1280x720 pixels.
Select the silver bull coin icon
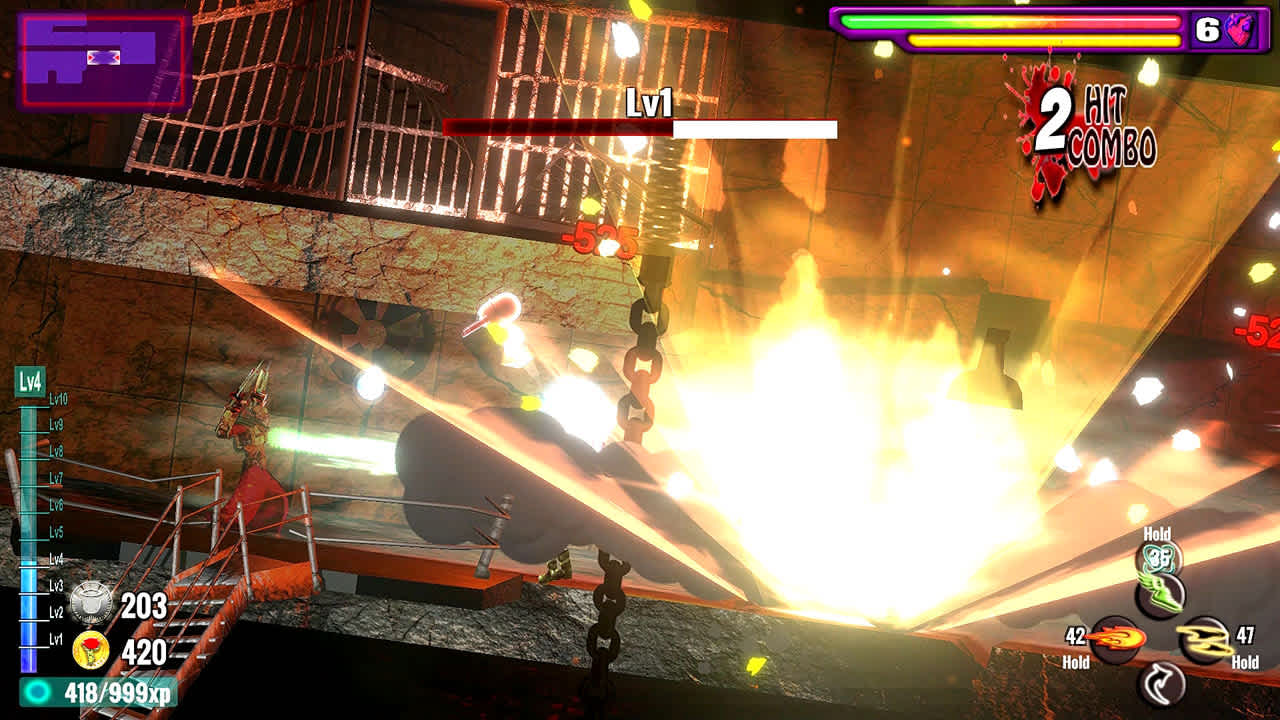coord(91,603)
